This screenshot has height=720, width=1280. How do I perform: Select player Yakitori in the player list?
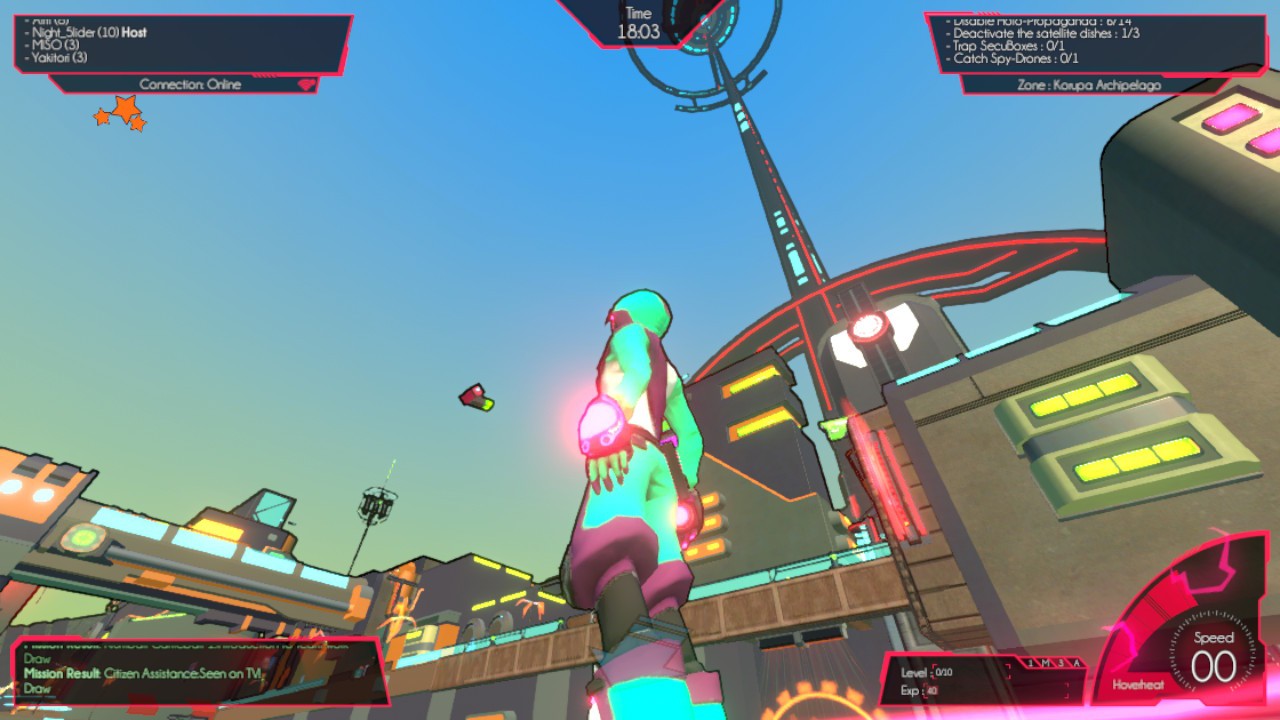point(61,58)
